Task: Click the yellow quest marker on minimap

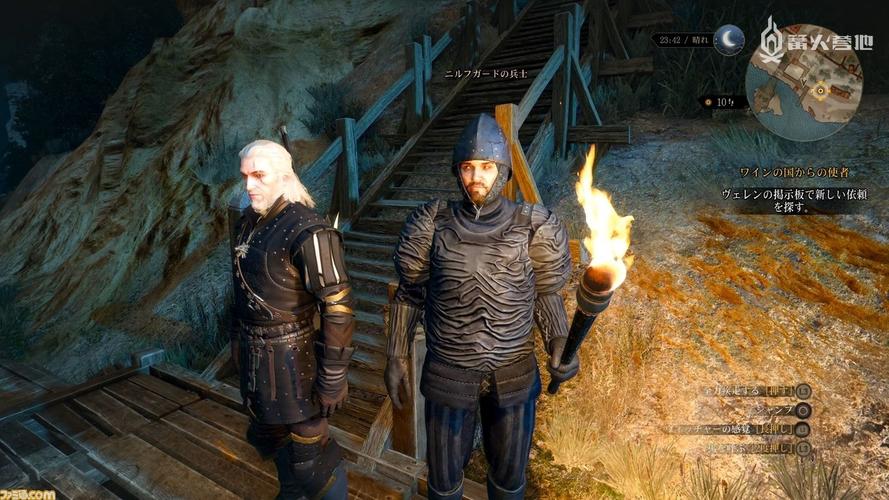Action: (x=821, y=89)
